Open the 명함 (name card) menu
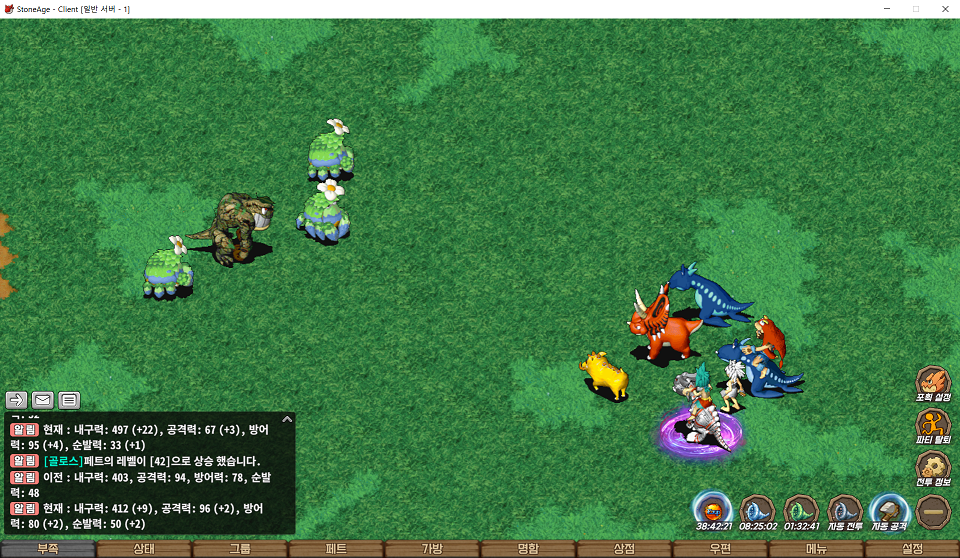This screenshot has width=960, height=558. (528, 549)
